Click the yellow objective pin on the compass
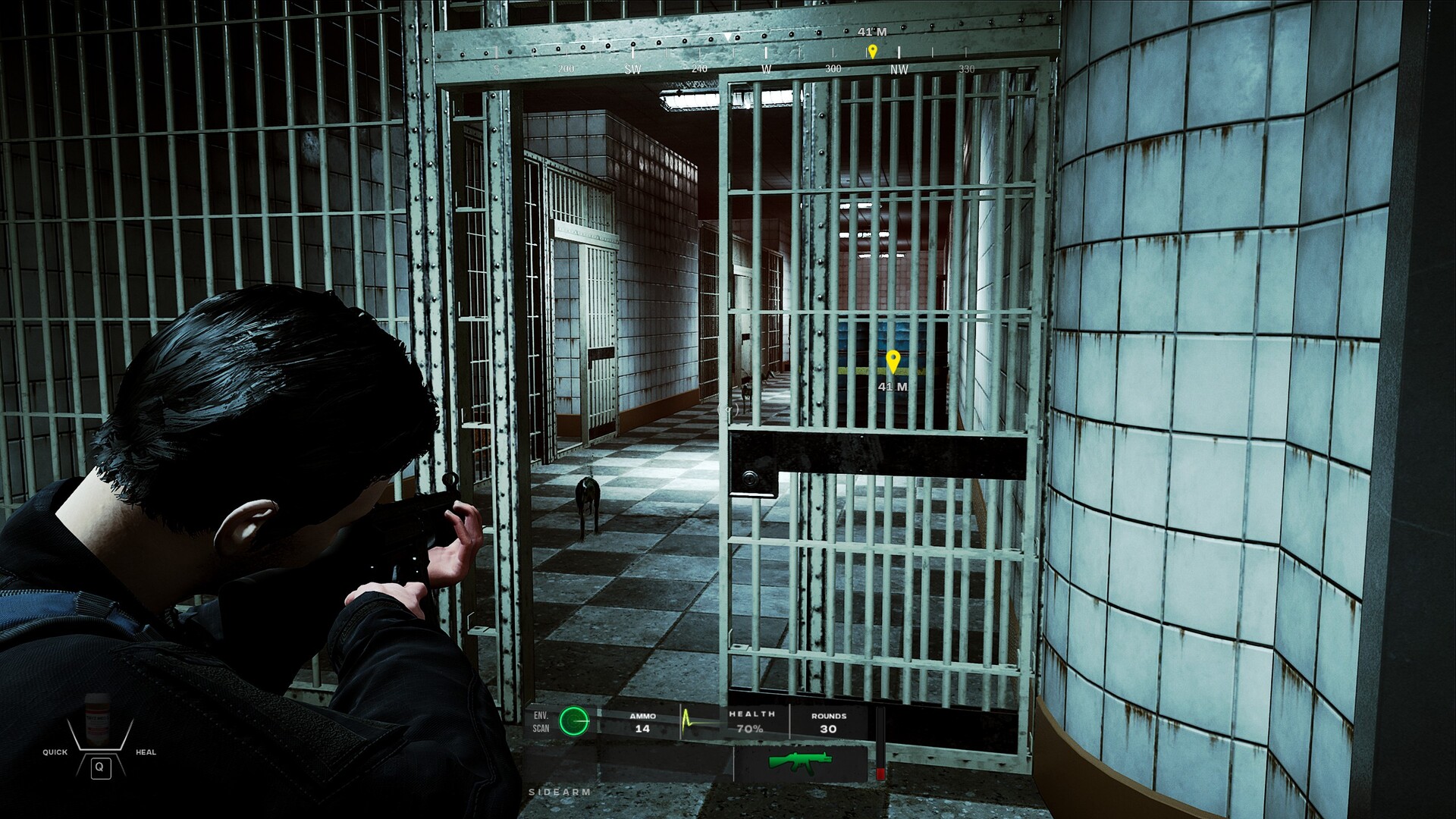 click(873, 52)
